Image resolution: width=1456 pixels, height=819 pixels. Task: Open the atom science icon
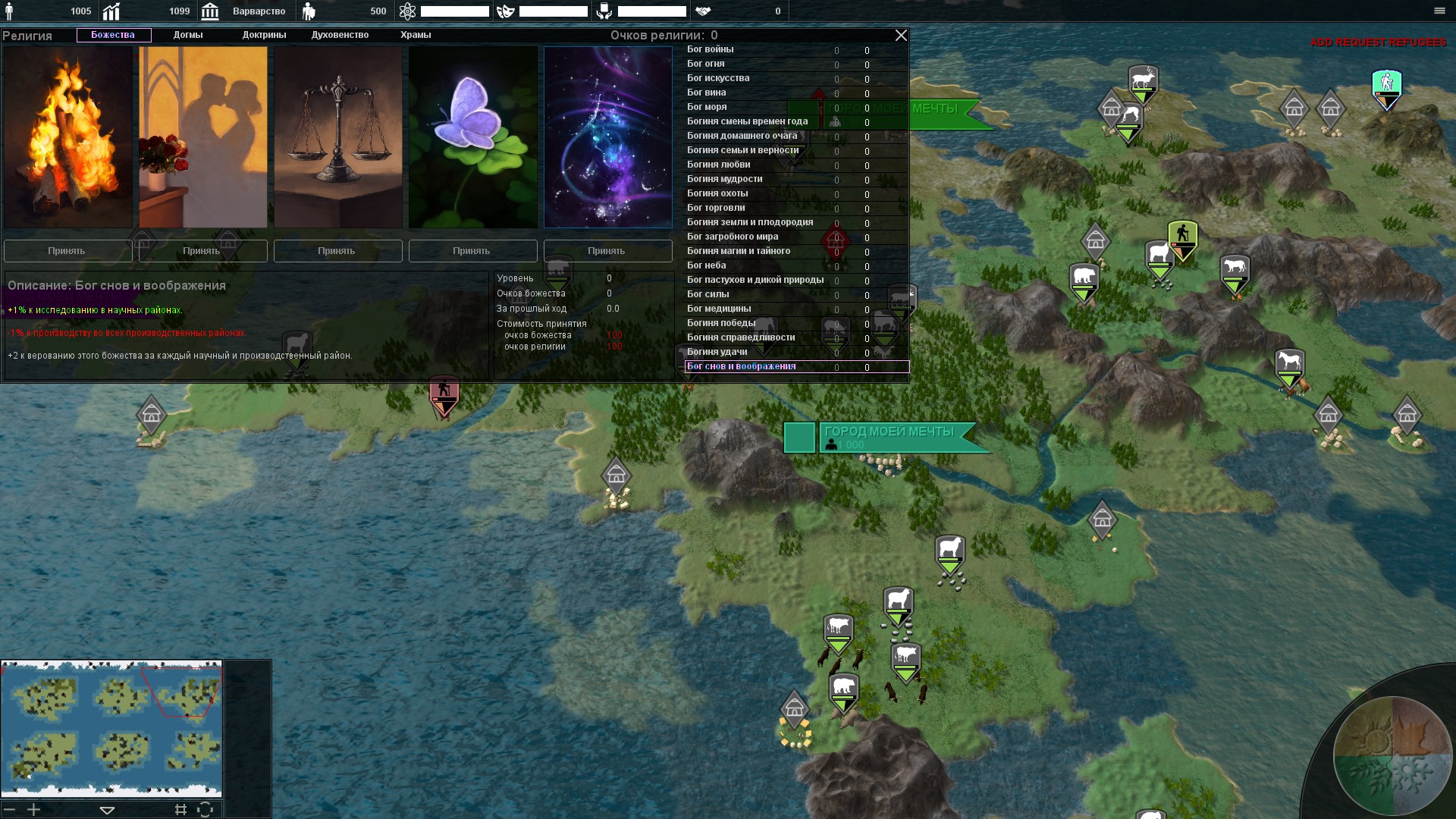click(407, 11)
